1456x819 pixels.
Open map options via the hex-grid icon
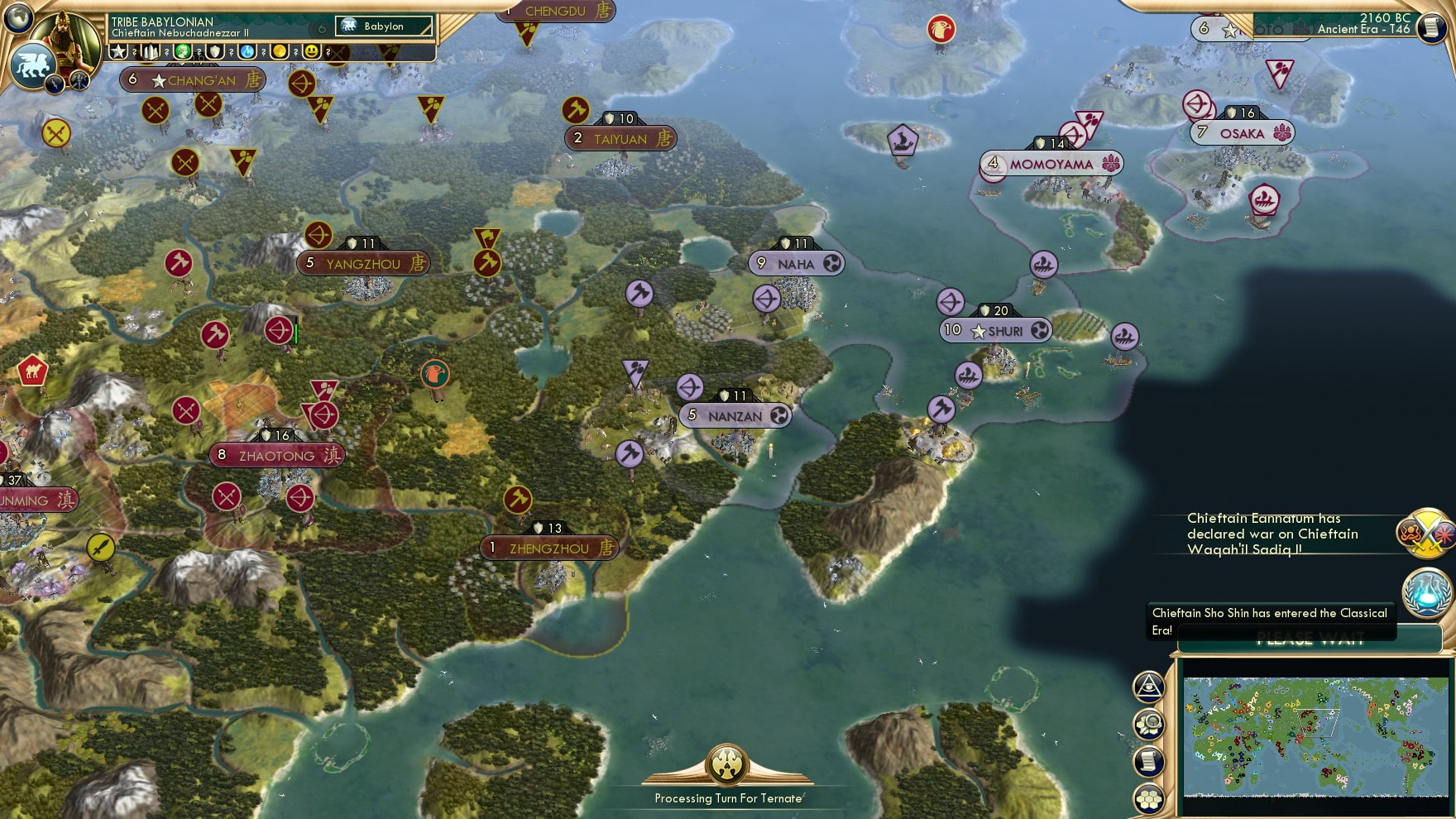click(x=1148, y=797)
